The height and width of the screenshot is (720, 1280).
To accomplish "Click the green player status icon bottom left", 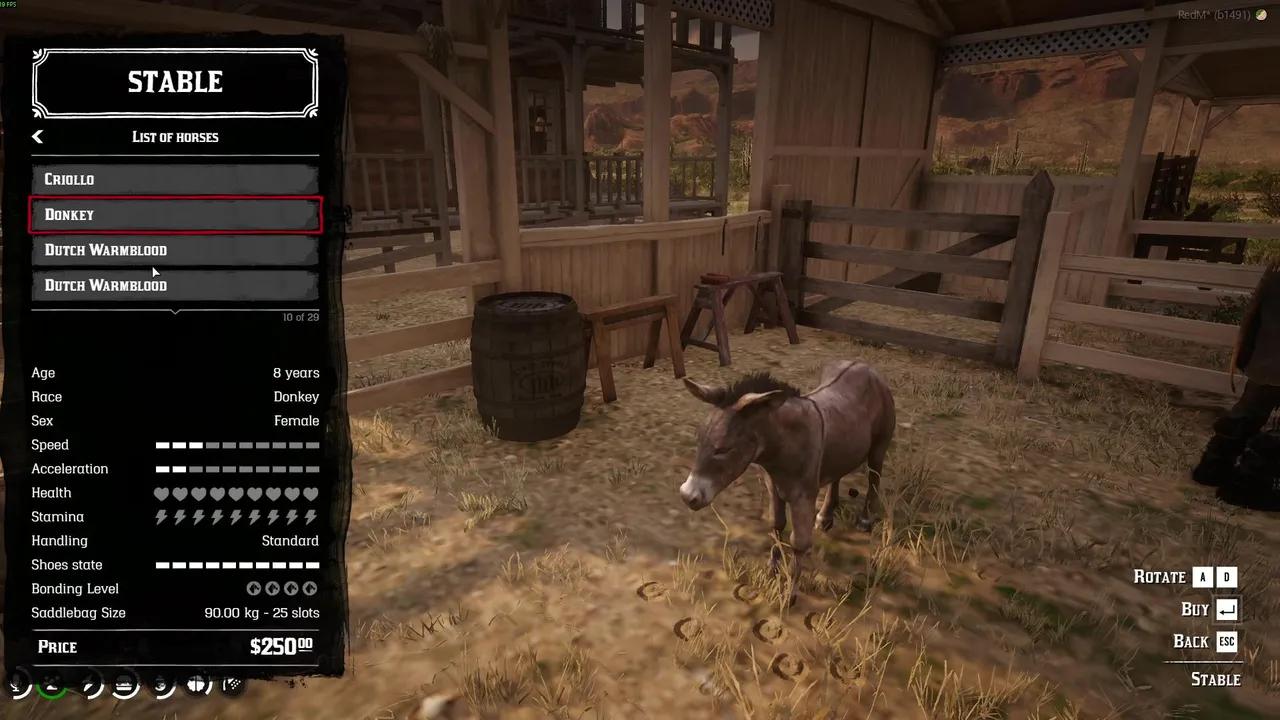I will tap(50, 685).
